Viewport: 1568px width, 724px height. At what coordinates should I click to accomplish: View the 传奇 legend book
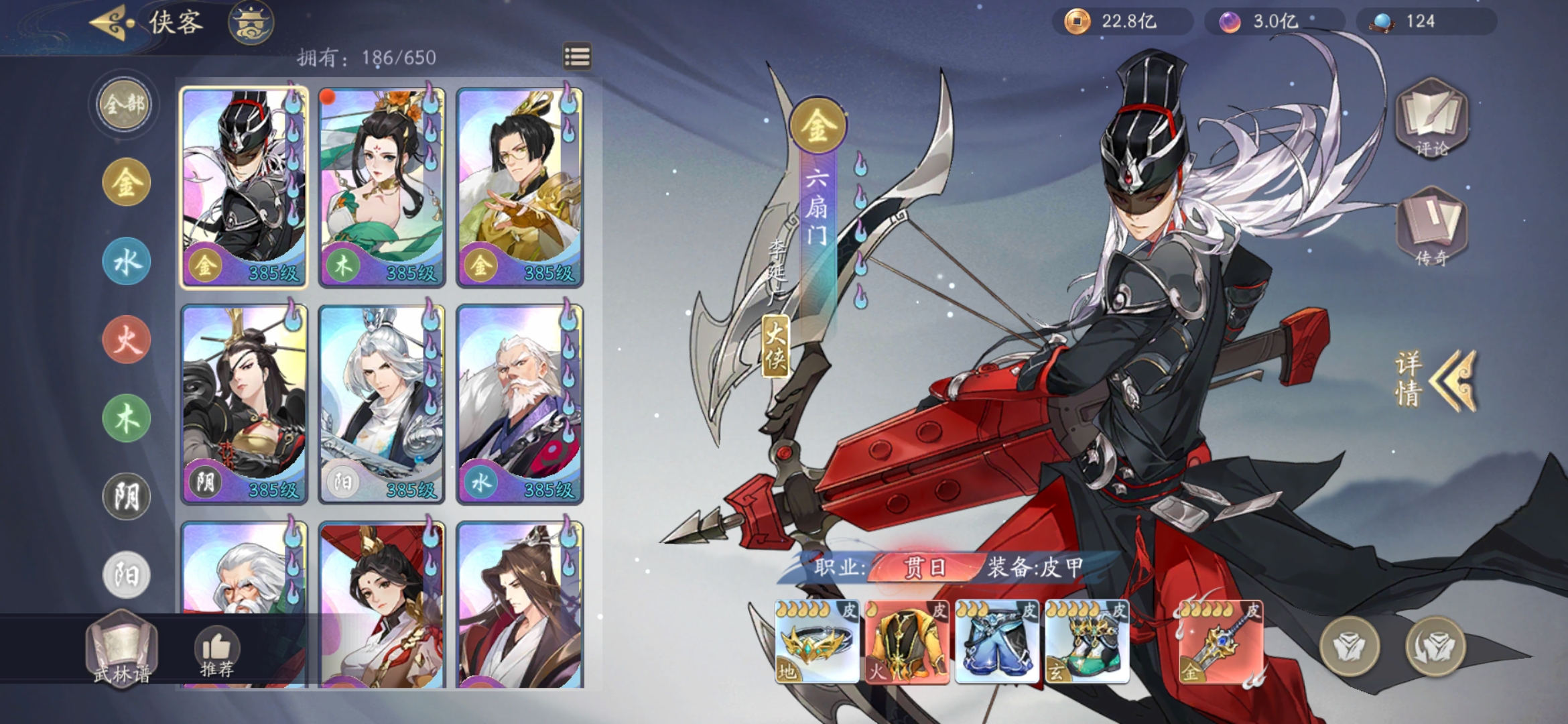[1431, 228]
